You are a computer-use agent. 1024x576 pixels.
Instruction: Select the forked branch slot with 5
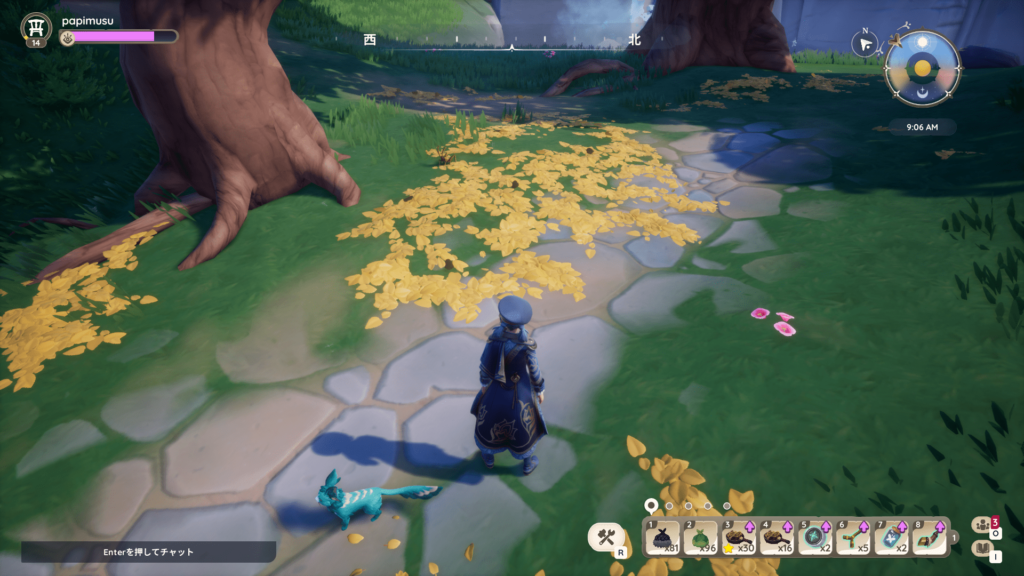(852, 537)
